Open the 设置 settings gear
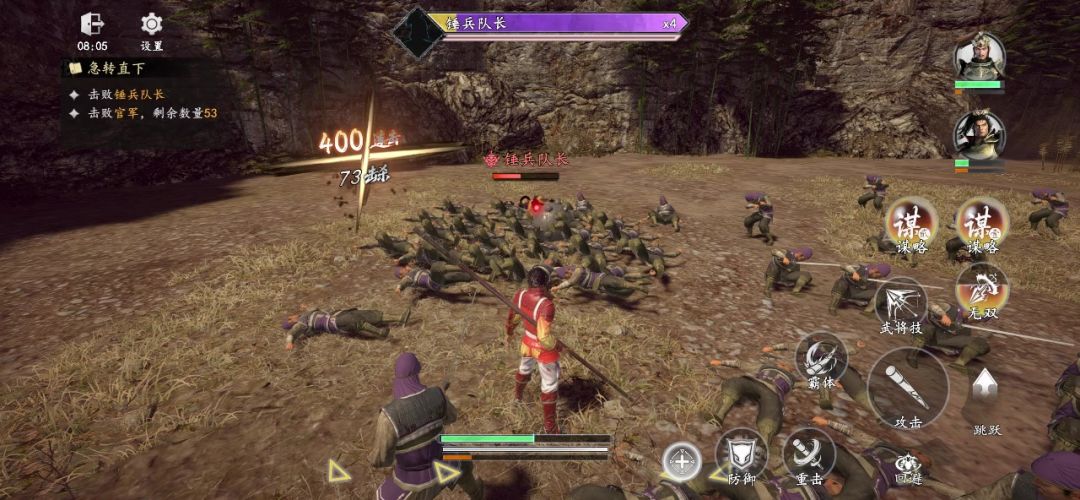The width and height of the screenshot is (1080, 500). coord(151,24)
